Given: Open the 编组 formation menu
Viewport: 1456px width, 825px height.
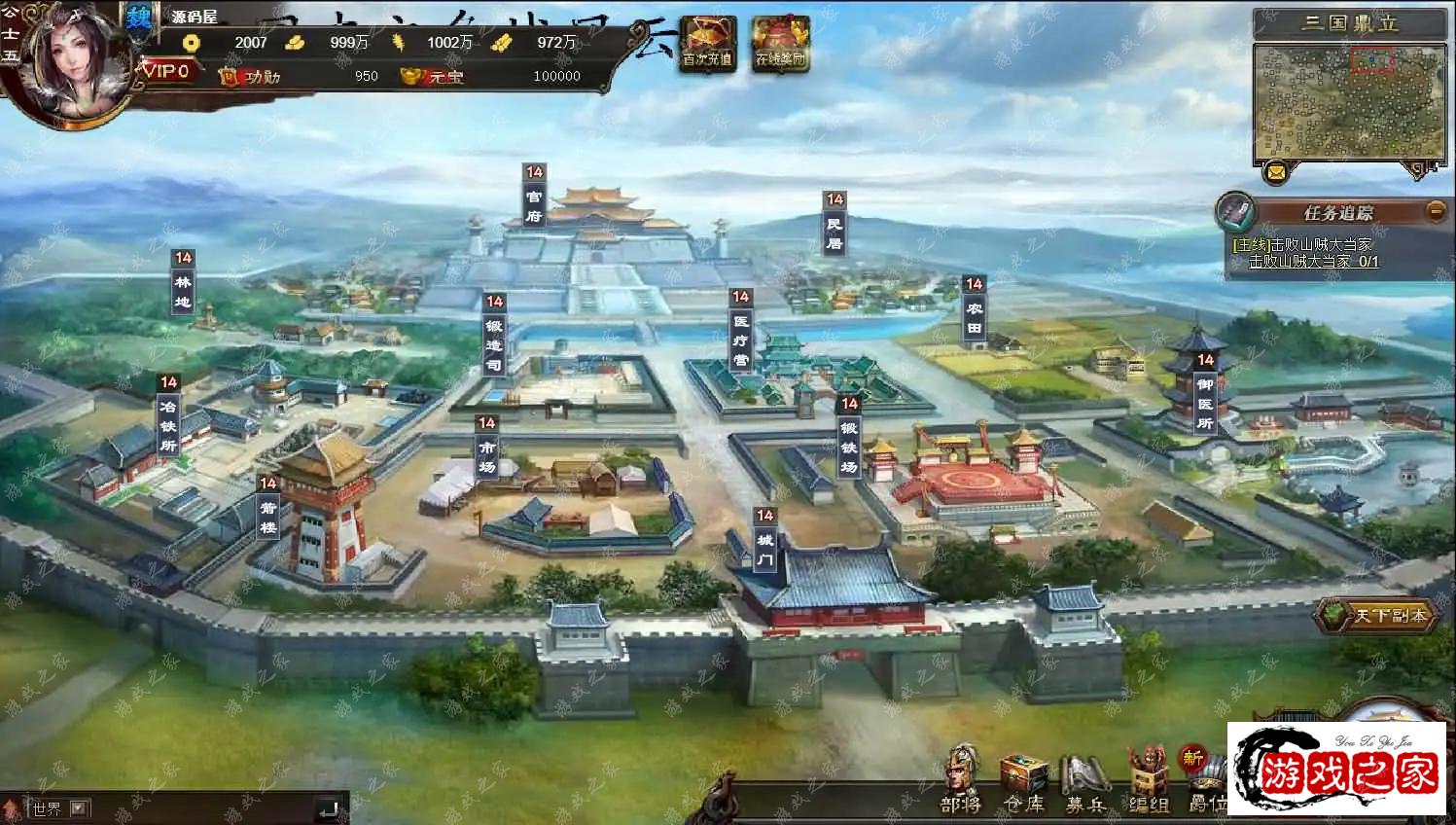Looking at the screenshot, I should [x=1148, y=784].
